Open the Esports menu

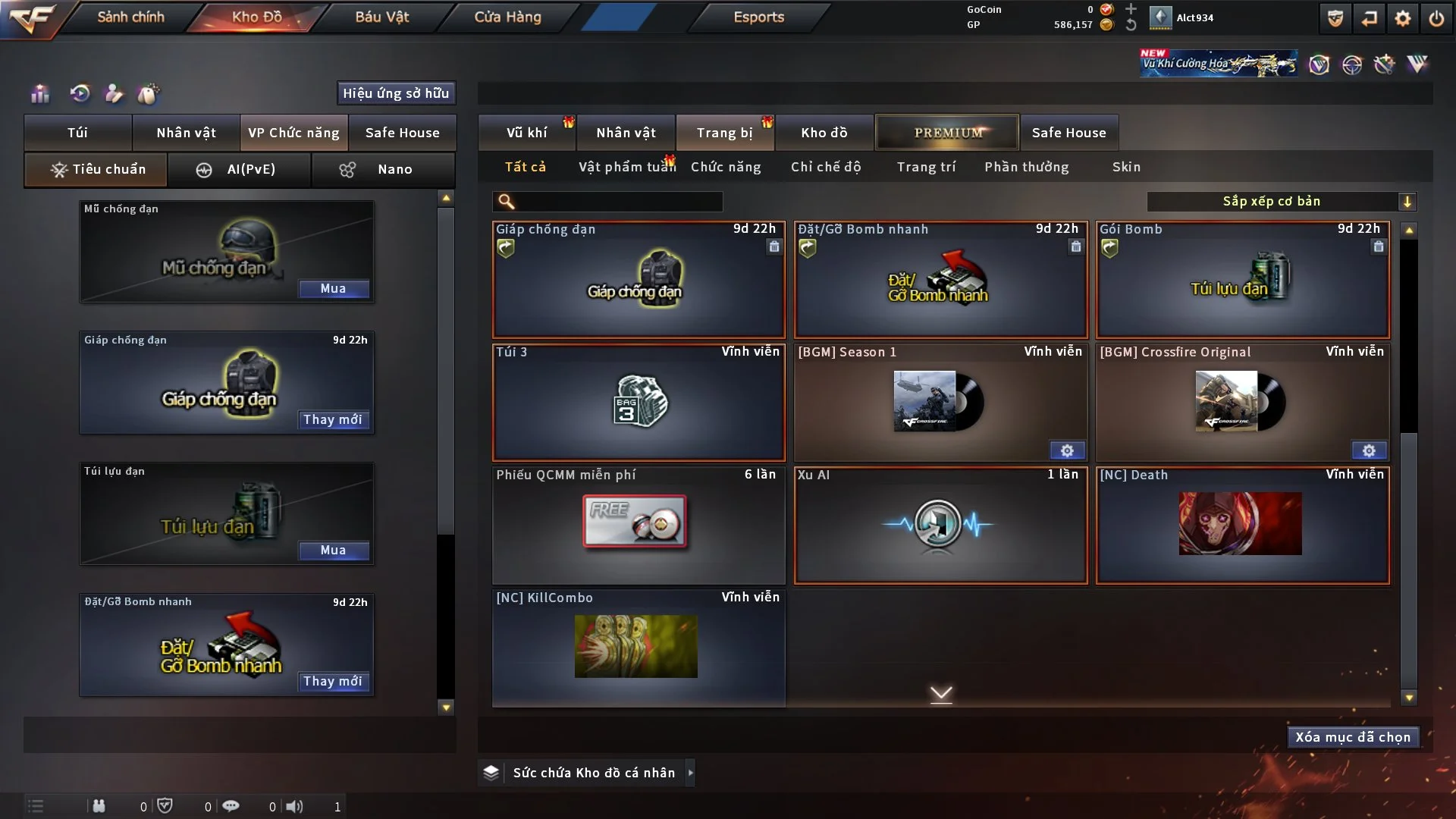point(758,17)
